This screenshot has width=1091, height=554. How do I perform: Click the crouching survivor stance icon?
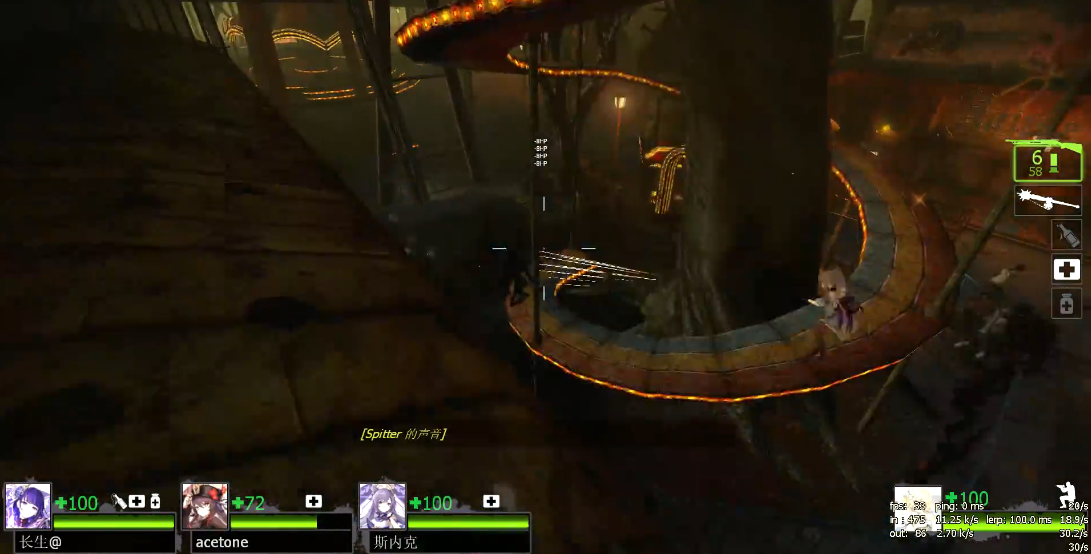point(1066,495)
